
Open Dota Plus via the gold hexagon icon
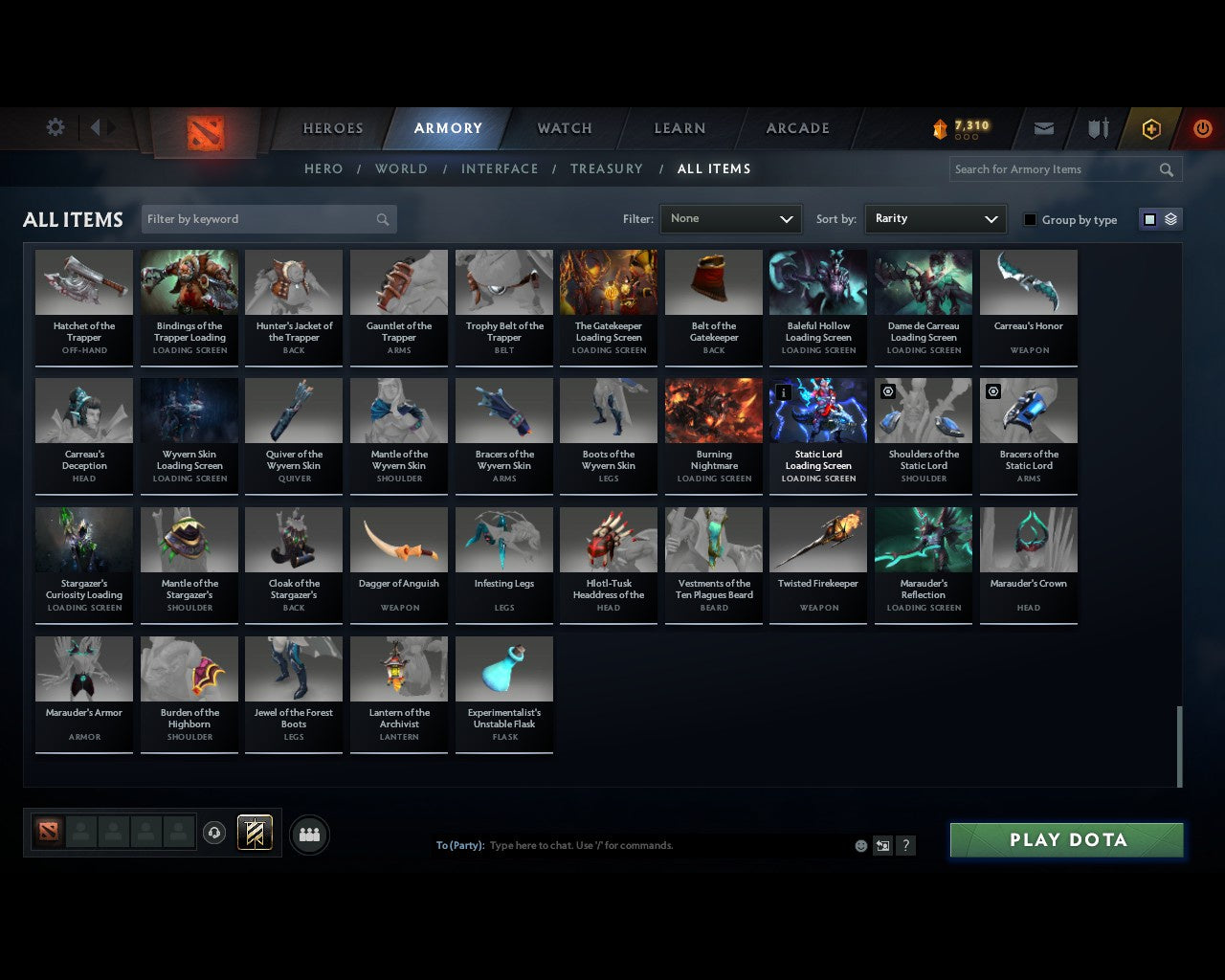click(1150, 127)
